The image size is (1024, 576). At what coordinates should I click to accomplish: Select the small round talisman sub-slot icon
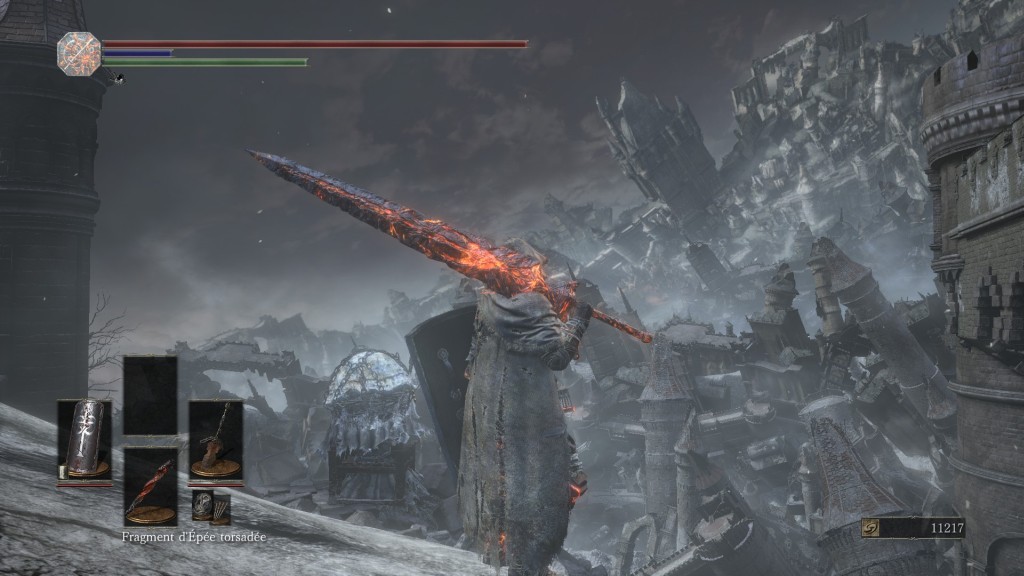pos(201,505)
